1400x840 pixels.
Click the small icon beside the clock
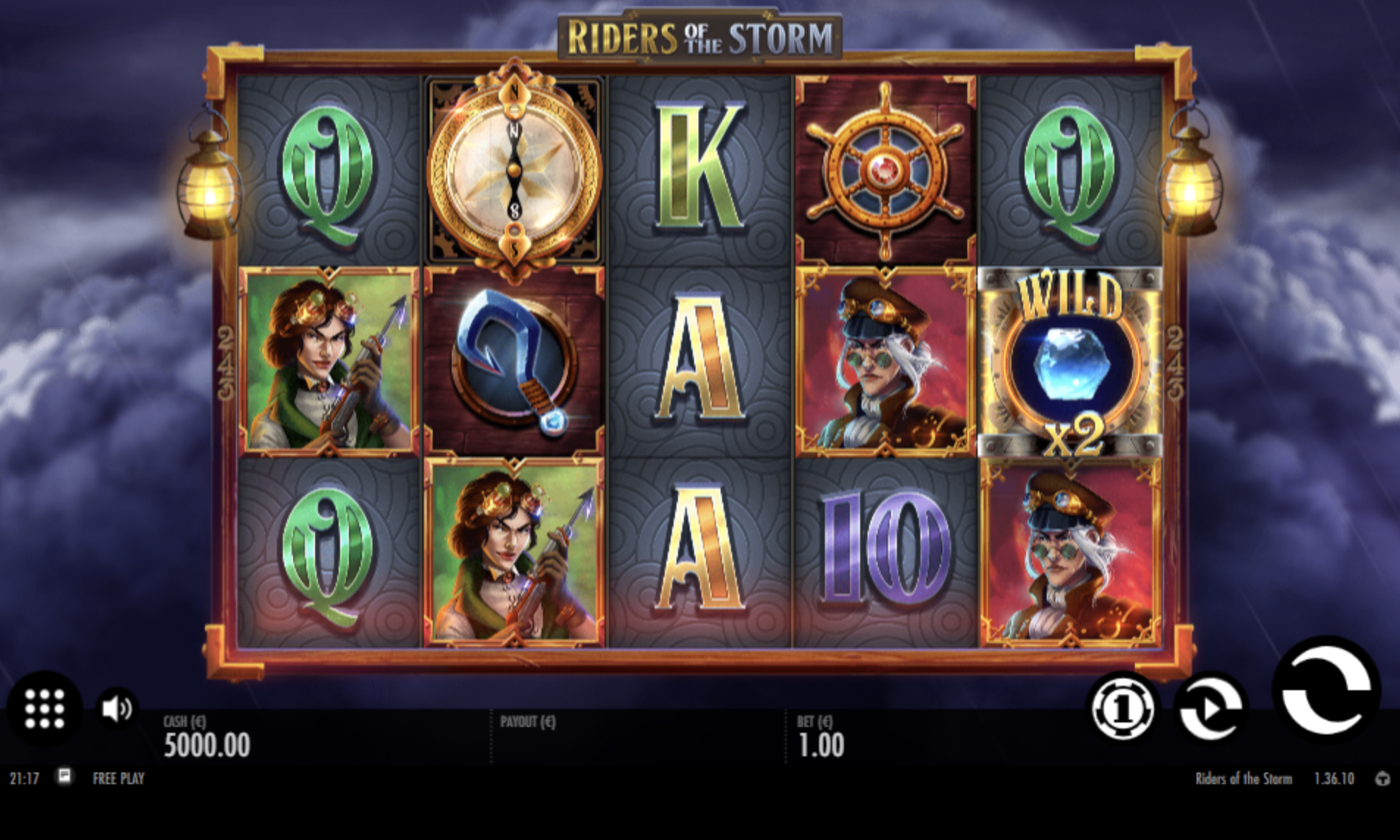pos(65,776)
